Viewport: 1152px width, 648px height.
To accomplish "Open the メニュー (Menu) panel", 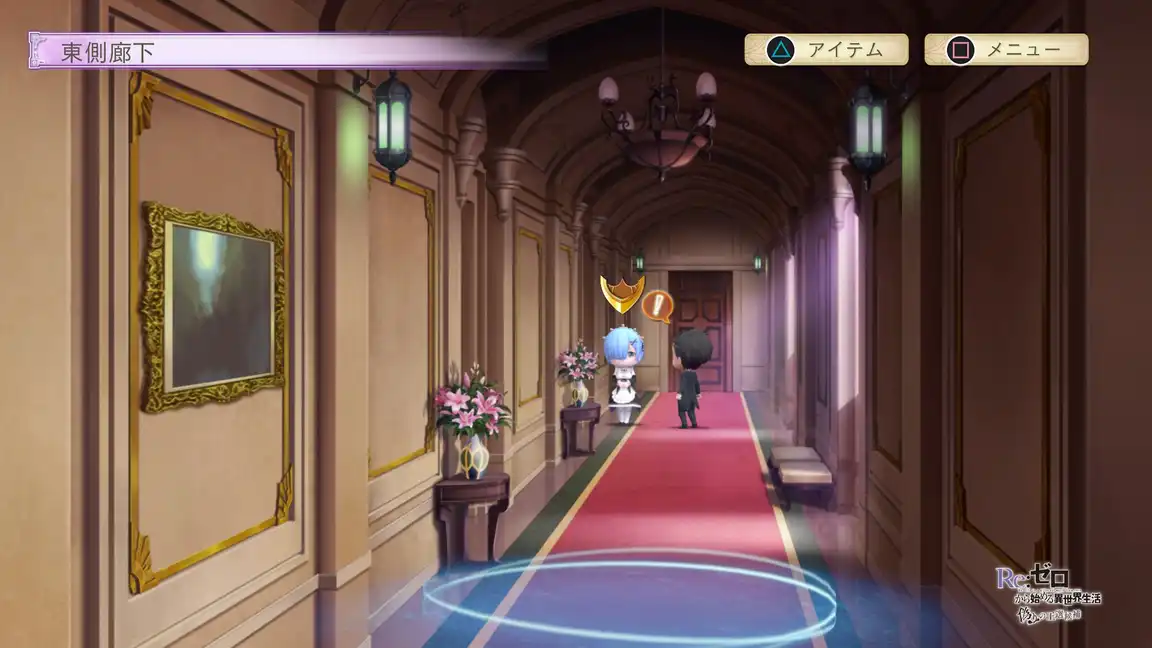I will tap(1006, 49).
